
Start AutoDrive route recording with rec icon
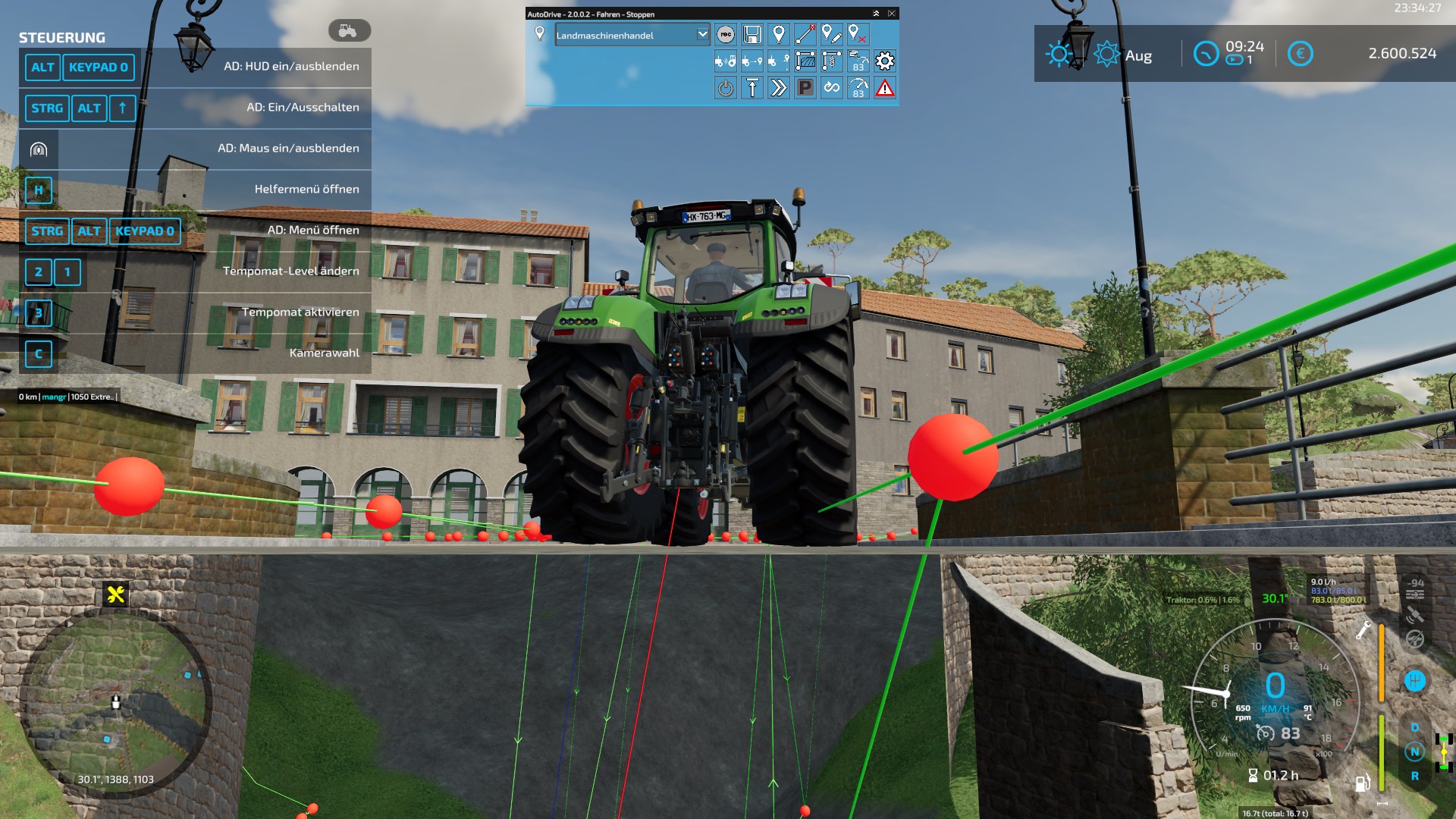tap(726, 34)
